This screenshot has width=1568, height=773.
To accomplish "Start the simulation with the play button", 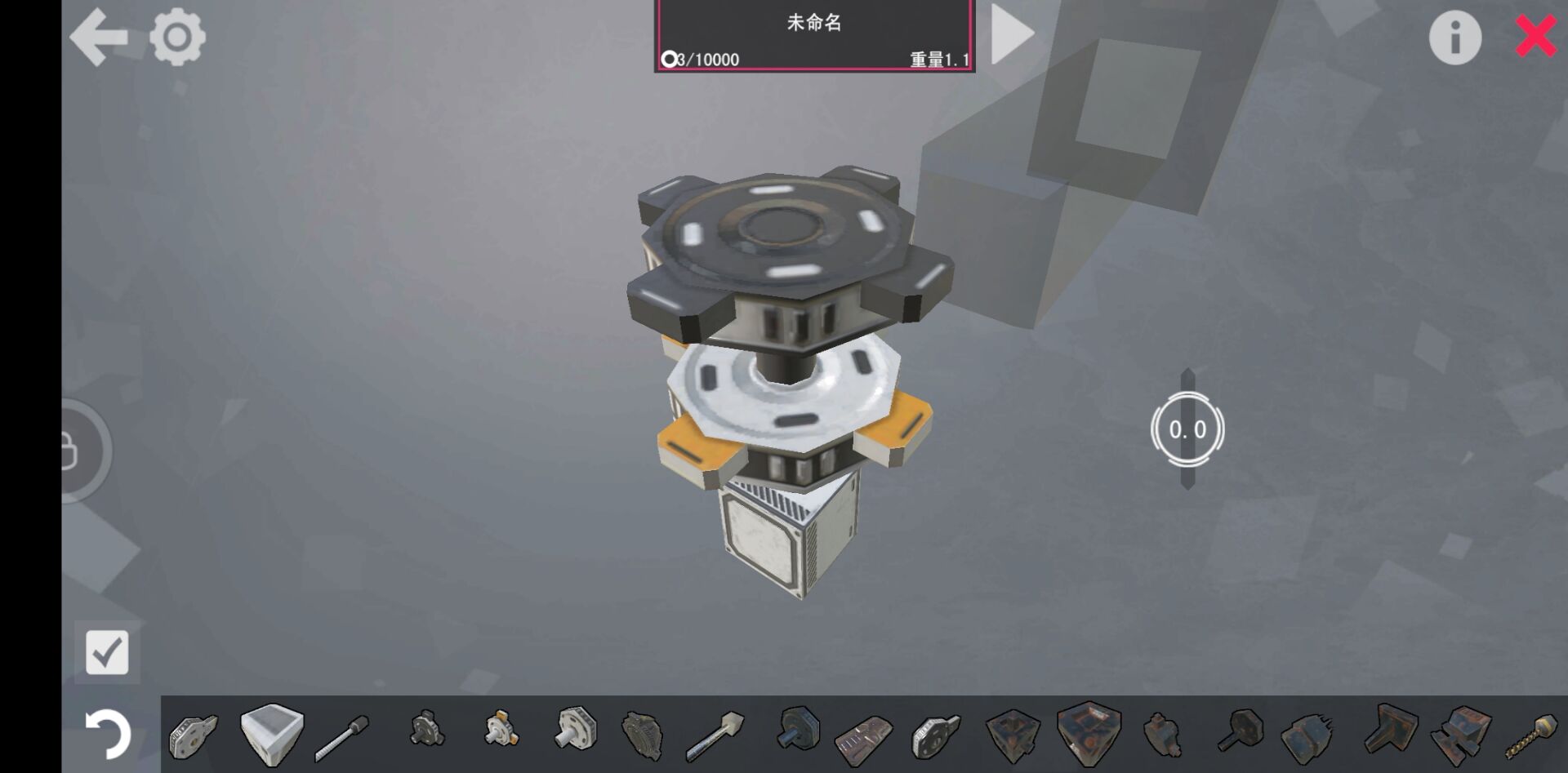I will pyautogui.click(x=1012, y=34).
